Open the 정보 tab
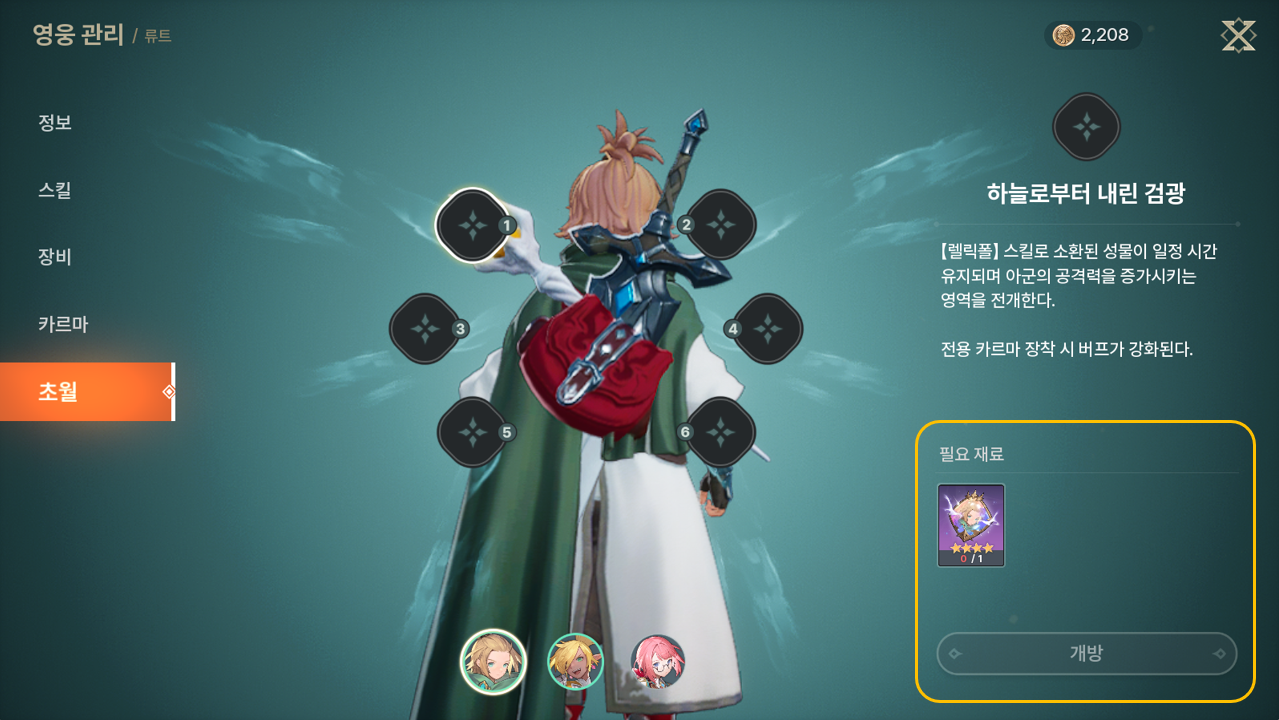Viewport: 1279px width, 720px height. coord(55,123)
